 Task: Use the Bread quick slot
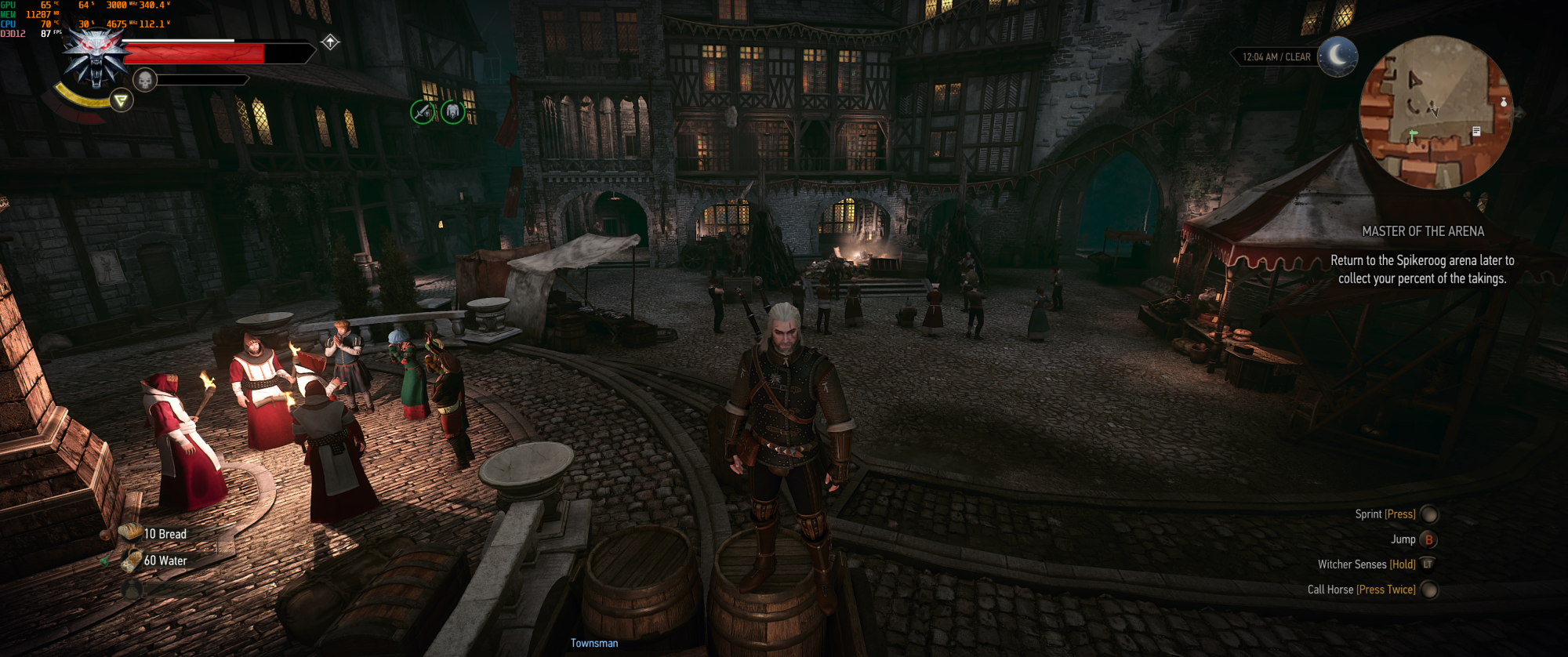point(131,533)
